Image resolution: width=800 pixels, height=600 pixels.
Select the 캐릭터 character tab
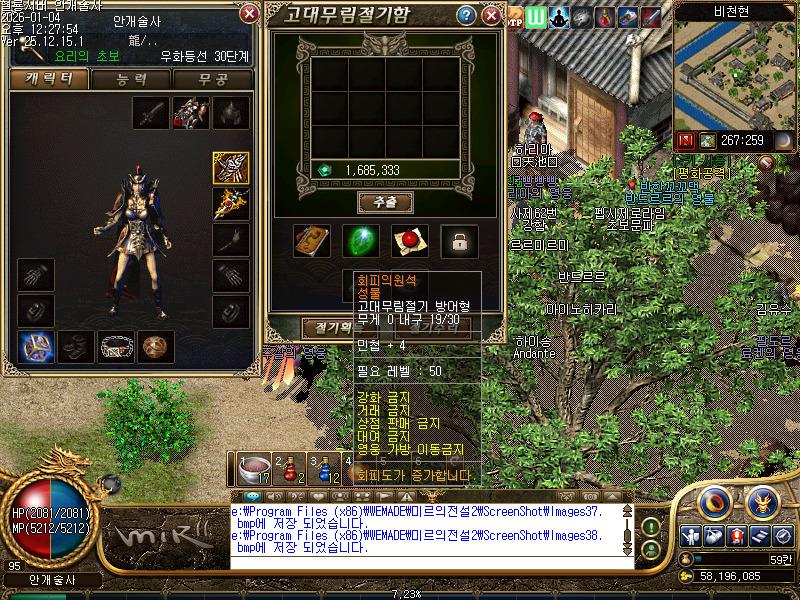point(47,80)
